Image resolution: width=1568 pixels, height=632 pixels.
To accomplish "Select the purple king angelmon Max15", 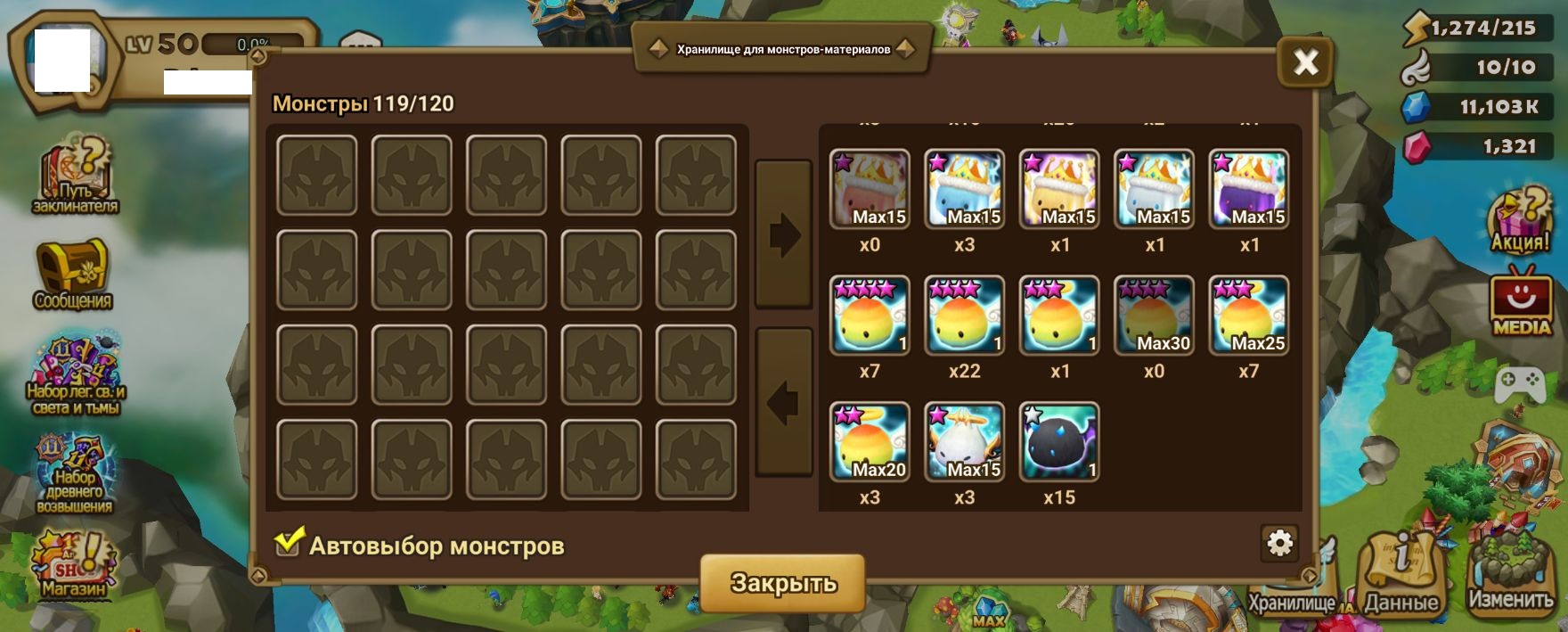I will [x=1248, y=189].
